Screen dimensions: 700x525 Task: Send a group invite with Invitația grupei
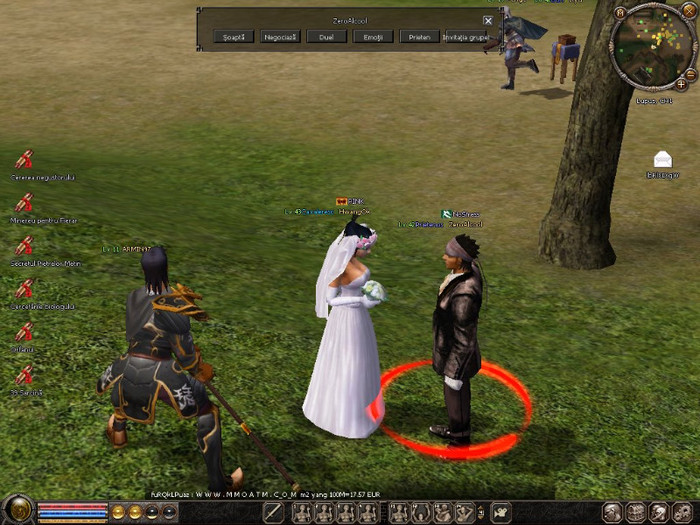pos(467,37)
